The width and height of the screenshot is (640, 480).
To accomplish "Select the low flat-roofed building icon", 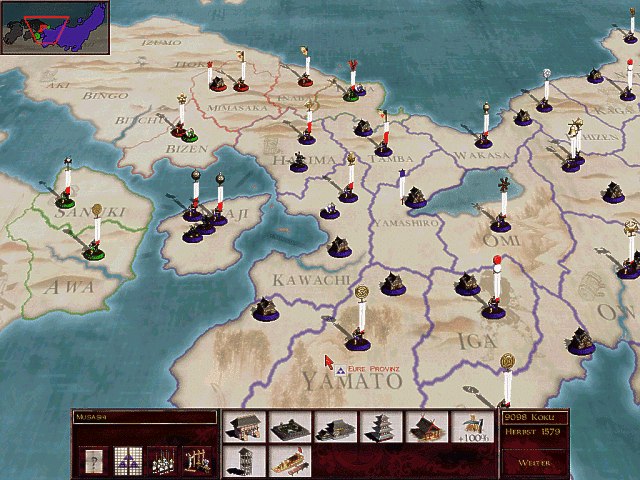I will click(x=290, y=427).
